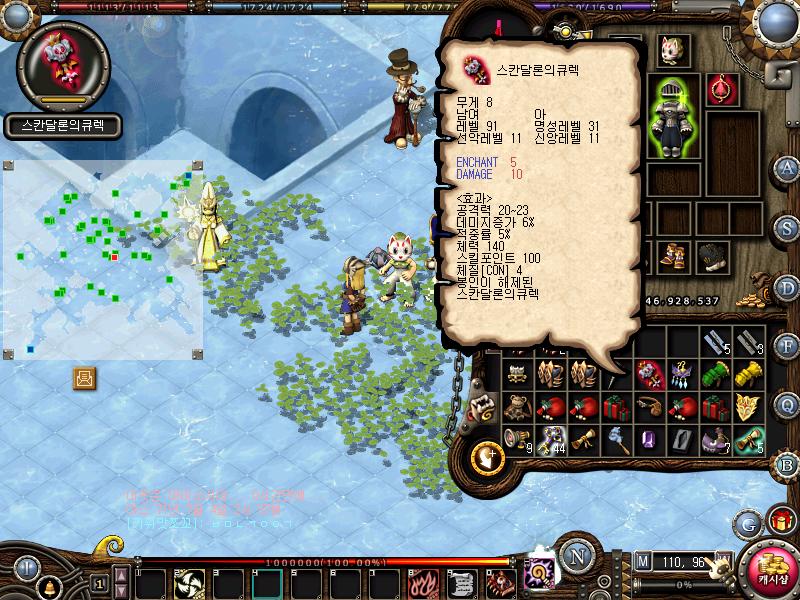This screenshot has height=600, width=800.
Task: Click the round F menu button
Action: [x=787, y=347]
